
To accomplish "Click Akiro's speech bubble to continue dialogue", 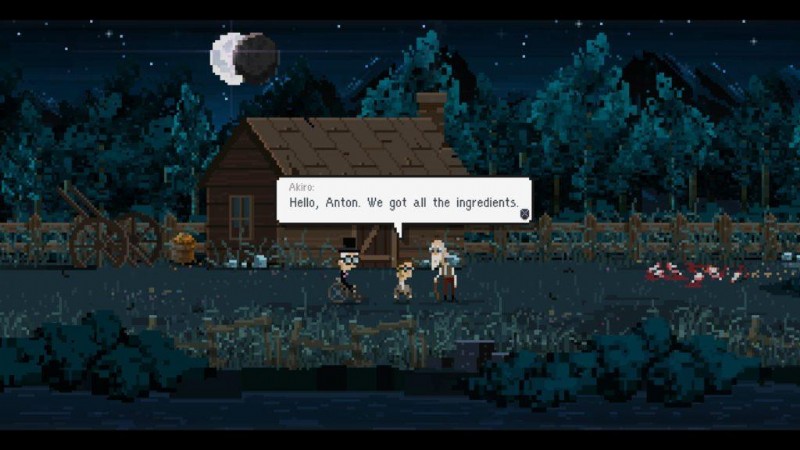I will coord(403,201).
